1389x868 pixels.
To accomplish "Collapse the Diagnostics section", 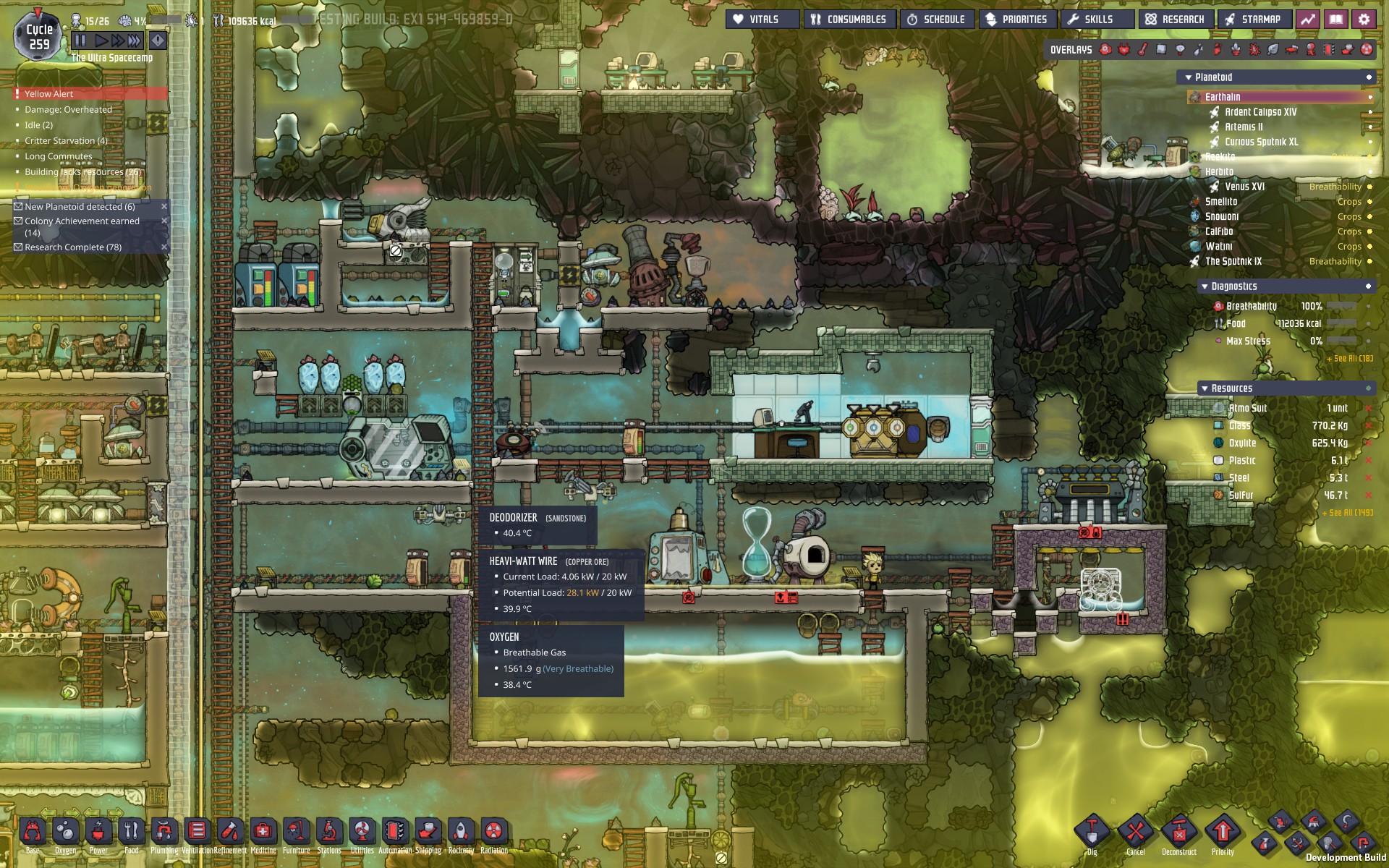I will pyautogui.click(x=1205, y=286).
